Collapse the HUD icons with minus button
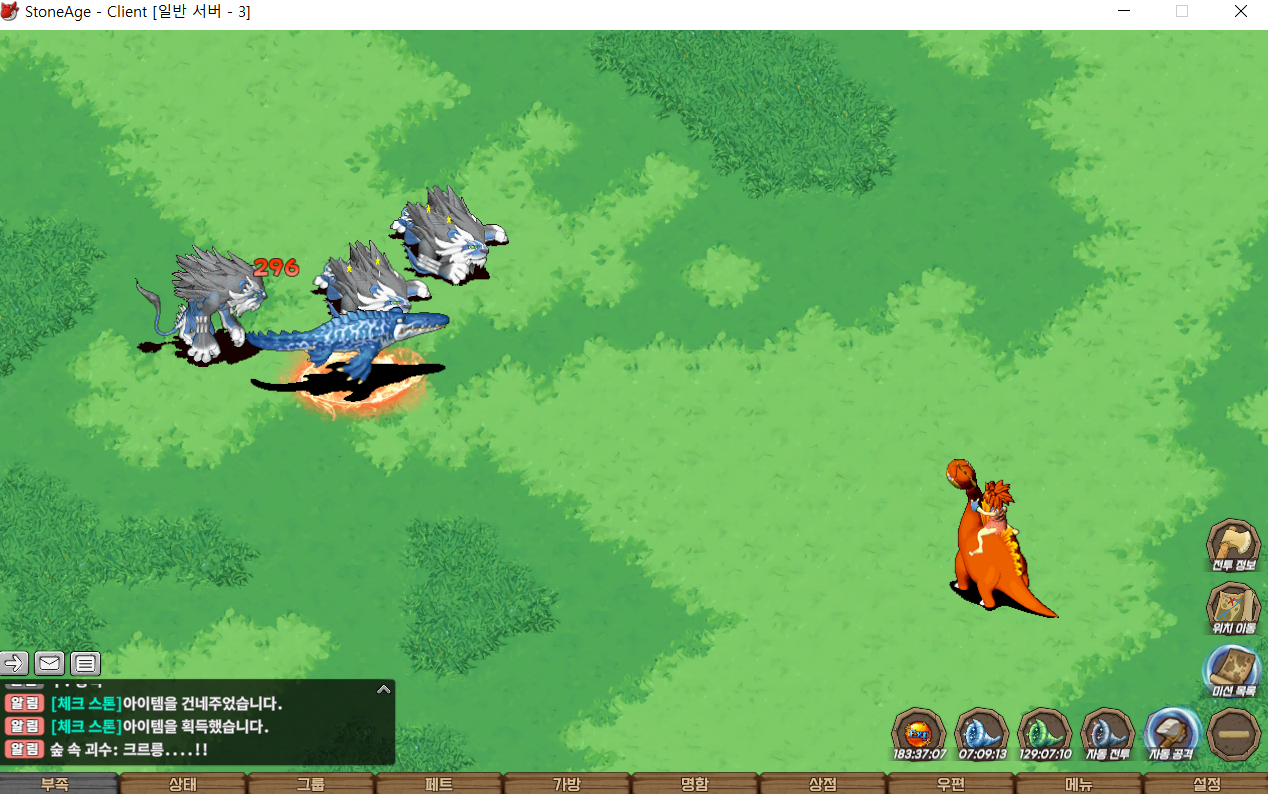1268x794 pixels. point(1233,734)
